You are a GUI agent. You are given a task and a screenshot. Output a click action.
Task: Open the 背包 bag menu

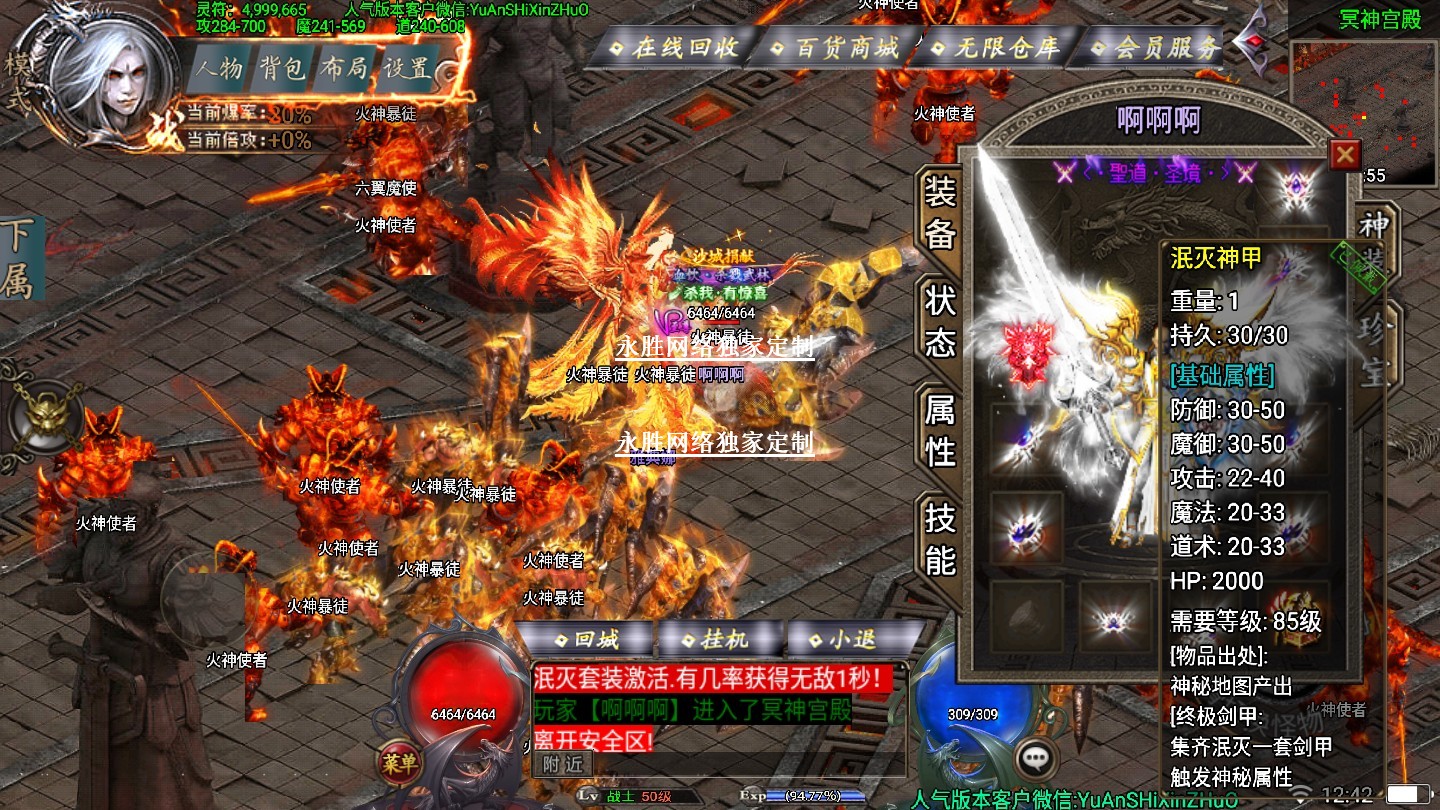[x=283, y=68]
